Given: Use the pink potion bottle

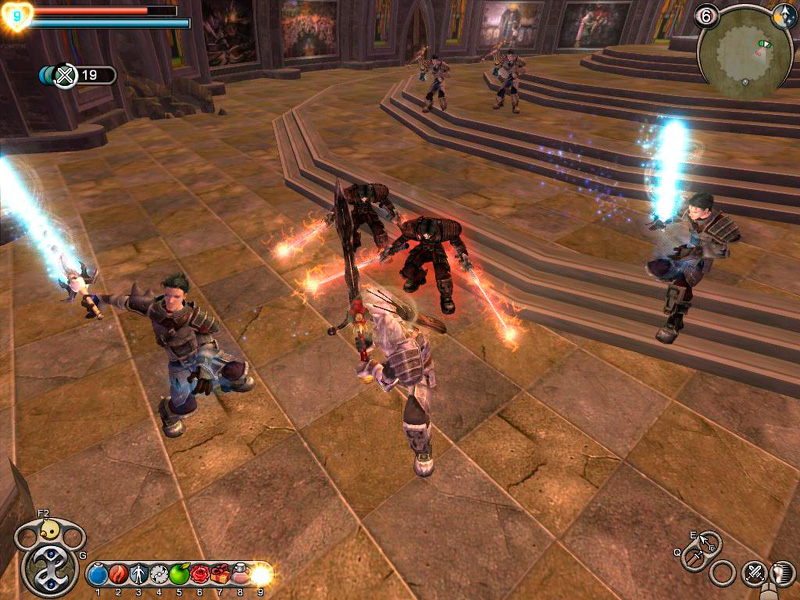Looking at the screenshot, I should pos(240,574).
